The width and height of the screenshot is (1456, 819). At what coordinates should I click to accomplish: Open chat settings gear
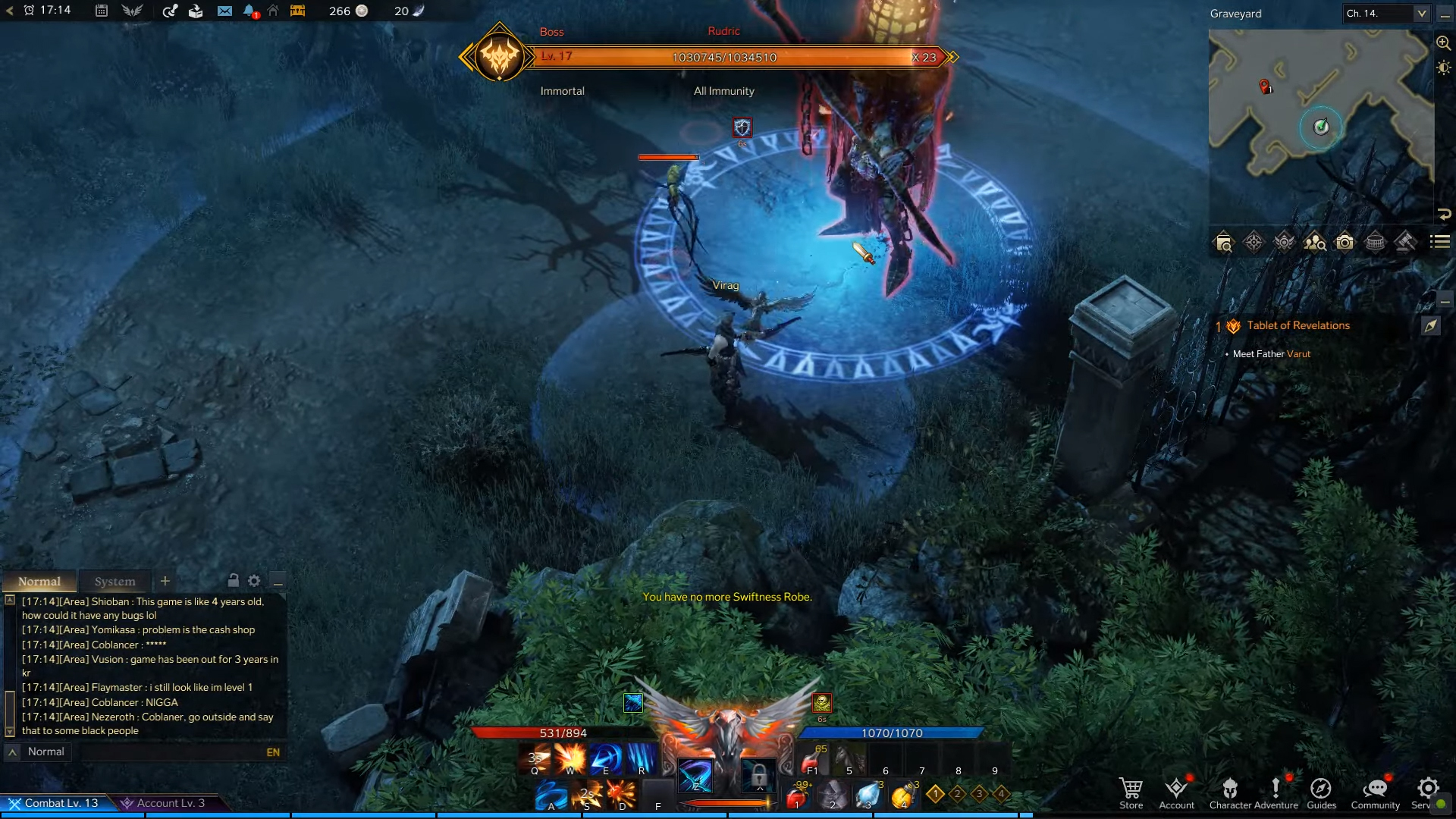254,581
